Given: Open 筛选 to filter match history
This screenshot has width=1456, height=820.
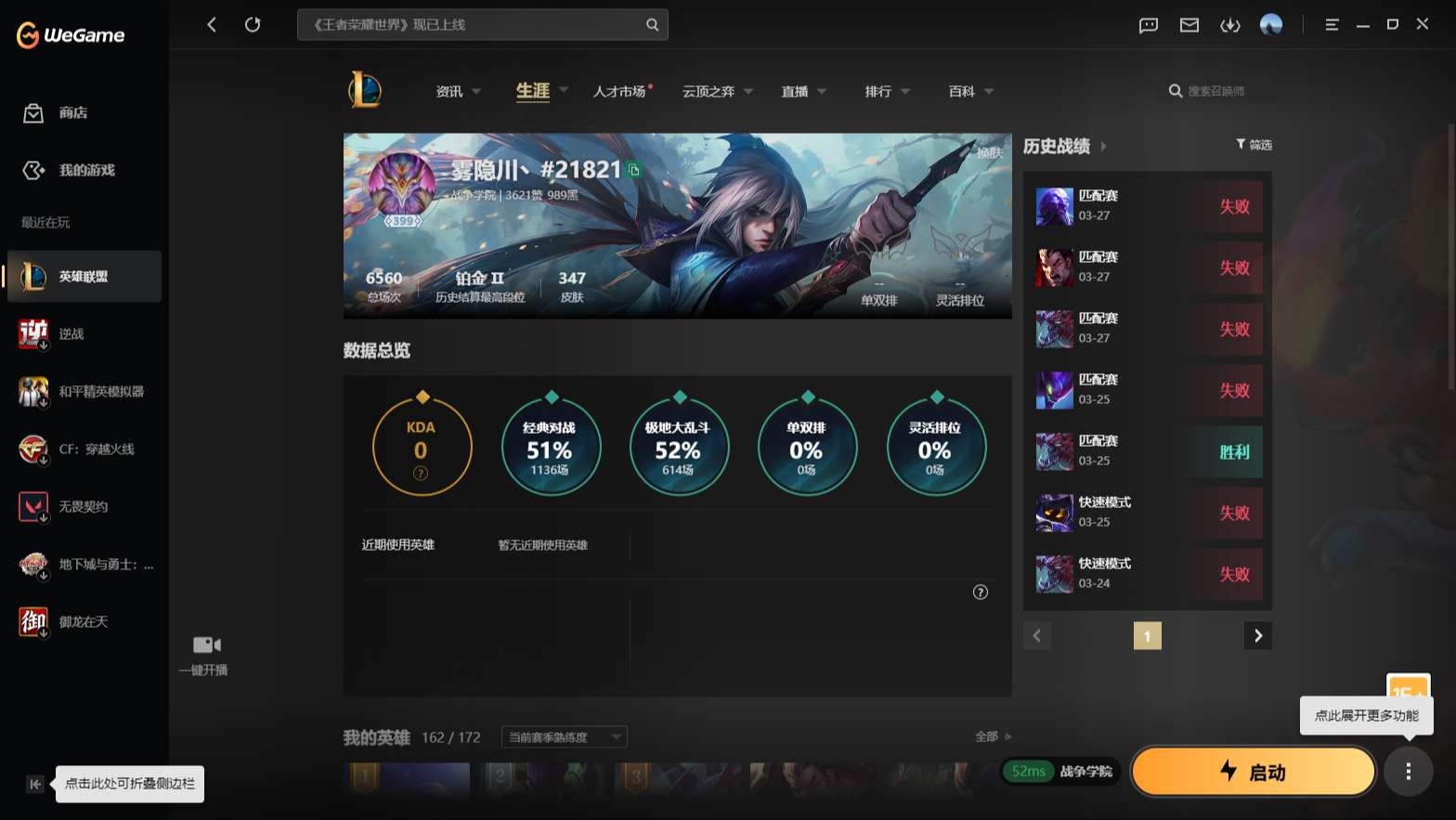Looking at the screenshot, I should point(1254,145).
